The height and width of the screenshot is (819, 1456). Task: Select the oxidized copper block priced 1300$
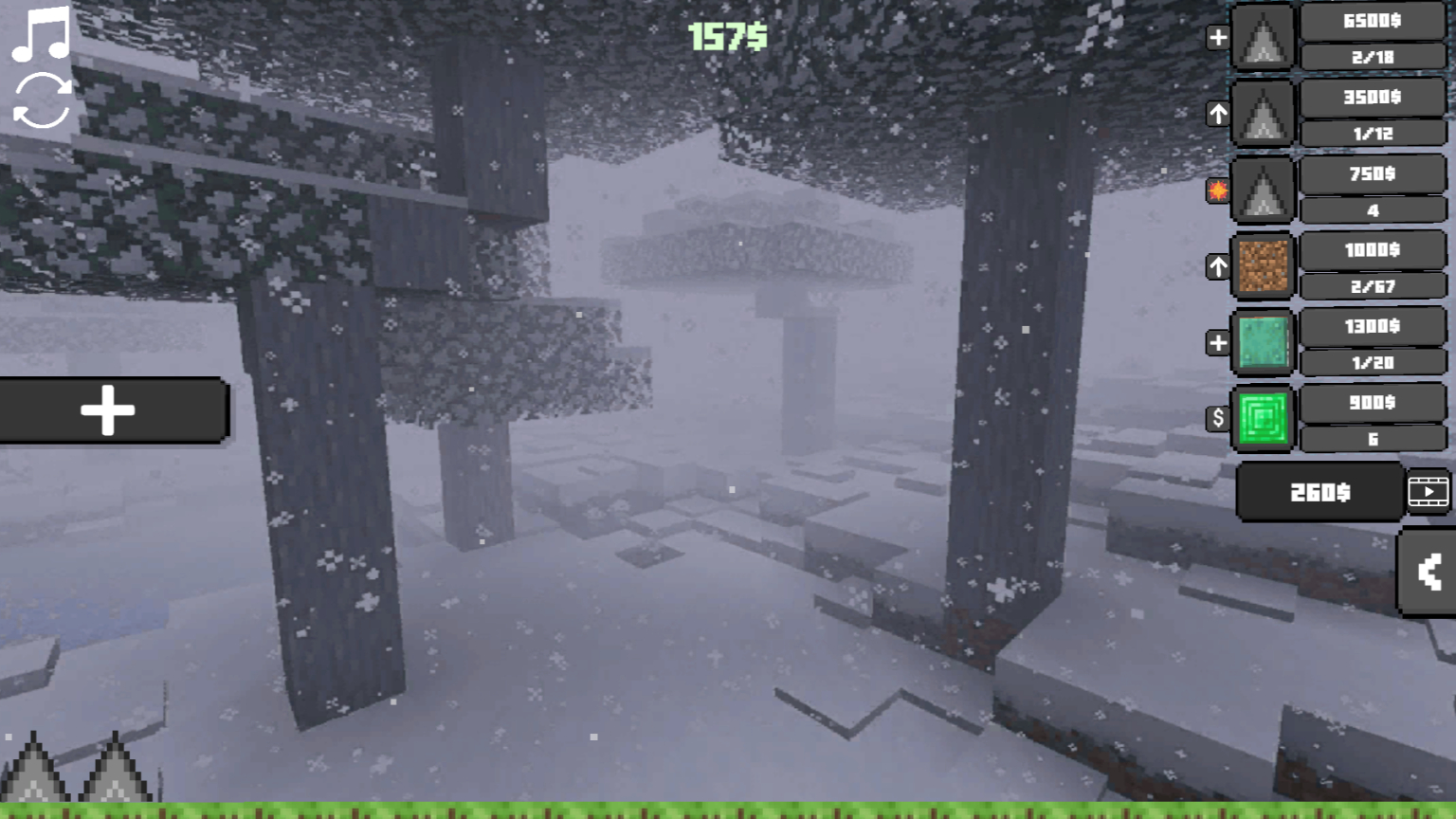tap(1262, 343)
